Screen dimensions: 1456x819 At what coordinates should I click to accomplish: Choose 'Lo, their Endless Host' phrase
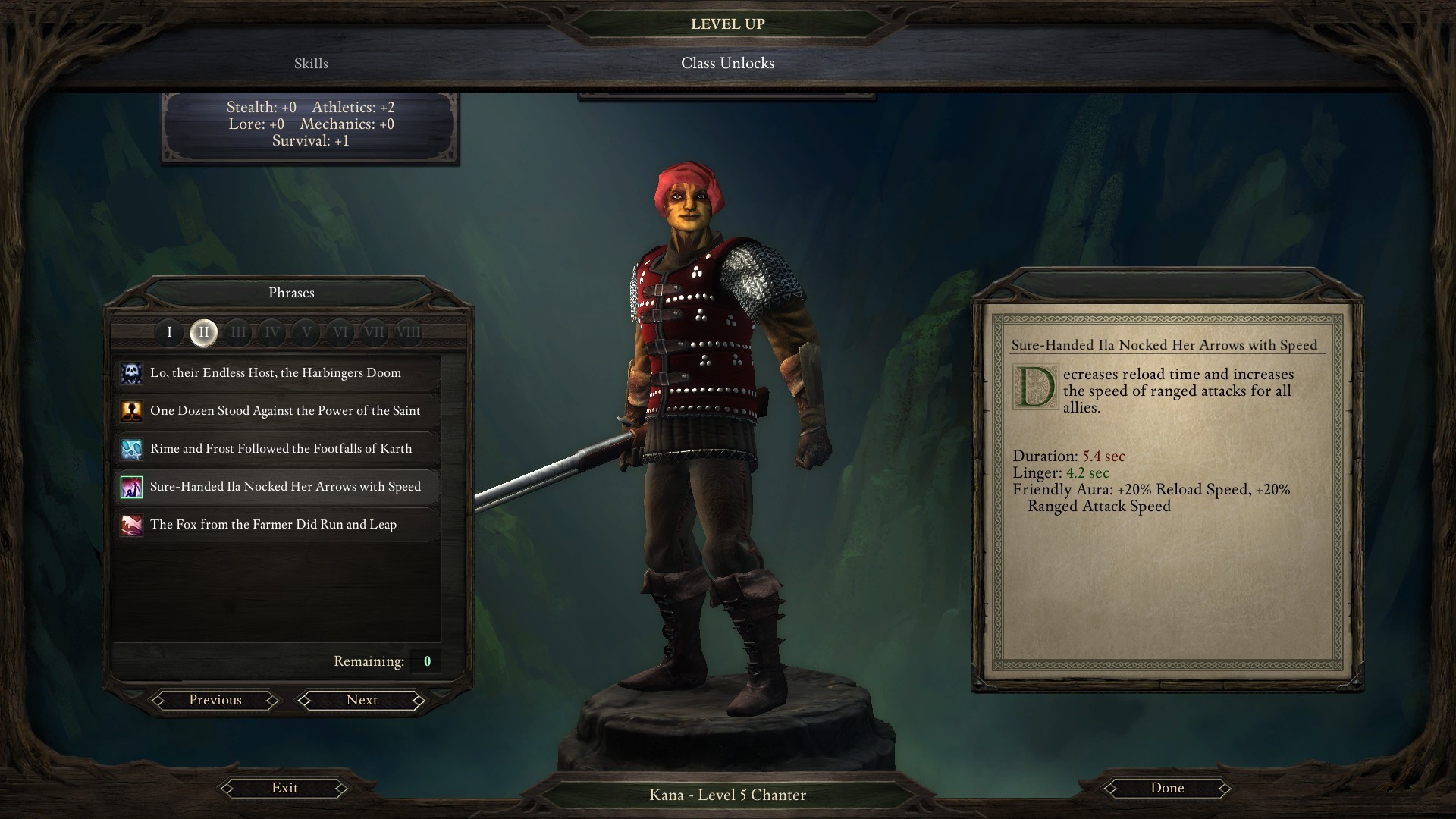click(x=276, y=373)
